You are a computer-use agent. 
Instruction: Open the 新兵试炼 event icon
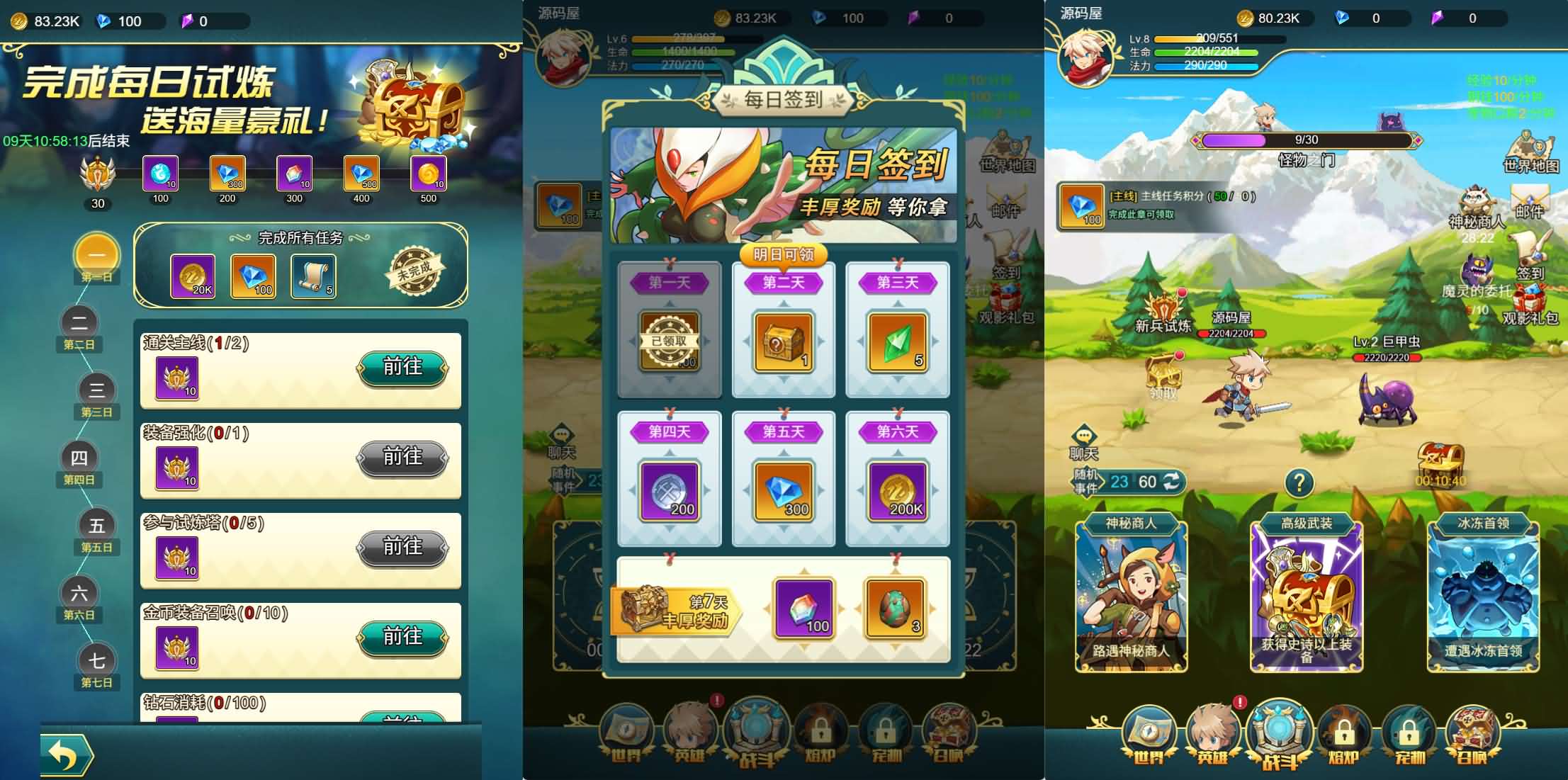[x=1163, y=312]
